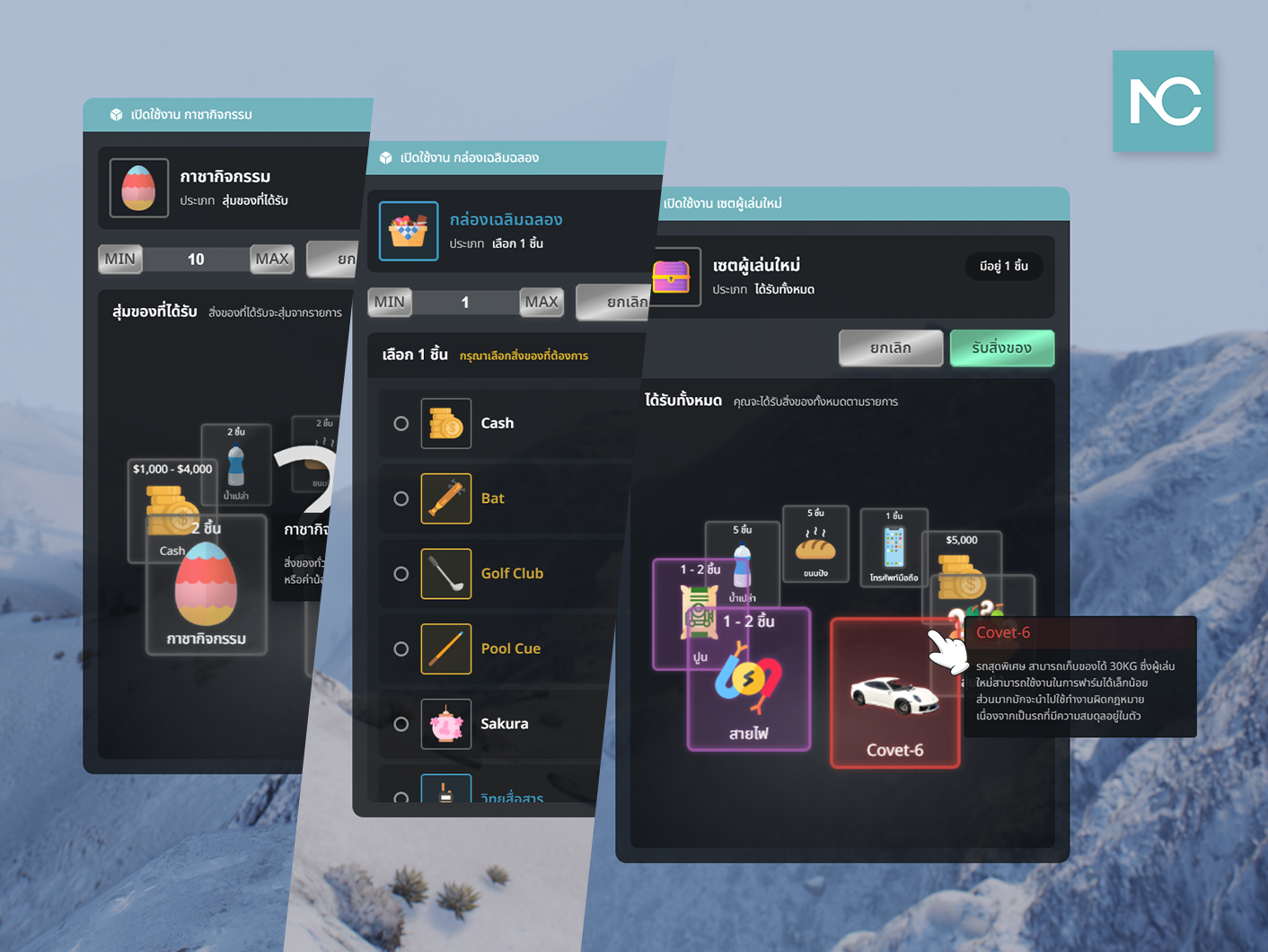This screenshot has height=952, width=1268.
Task: Click the event egg icon in ภาชากิจกรรม panel
Action: 138,189
